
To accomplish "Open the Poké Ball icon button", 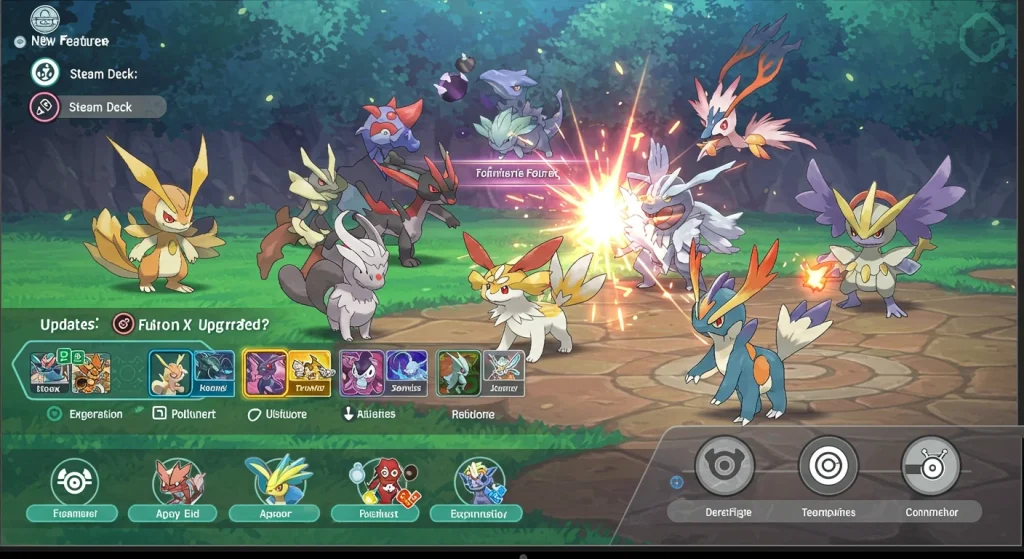I will point(76,482).
